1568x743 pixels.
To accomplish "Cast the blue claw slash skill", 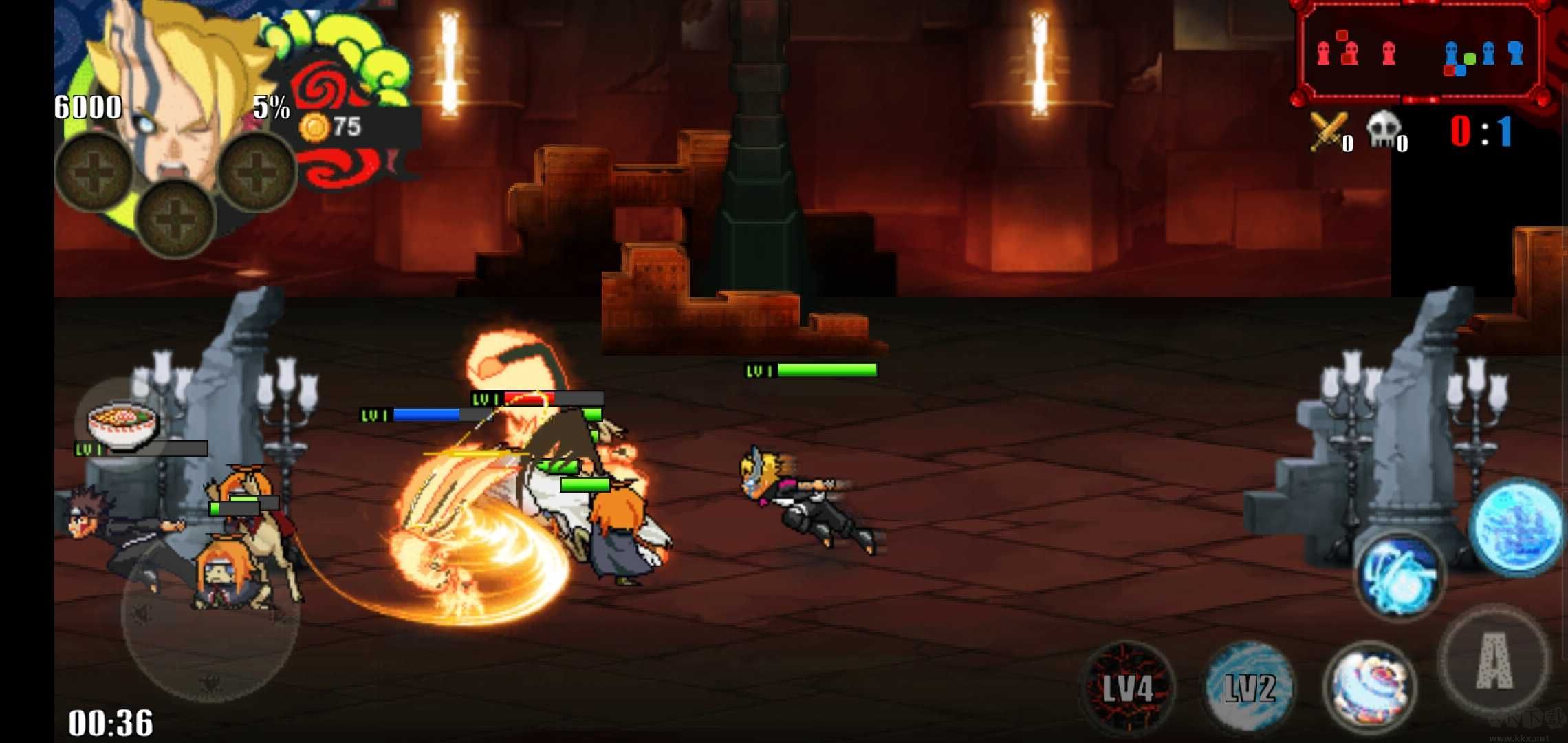I will 1399,577.
